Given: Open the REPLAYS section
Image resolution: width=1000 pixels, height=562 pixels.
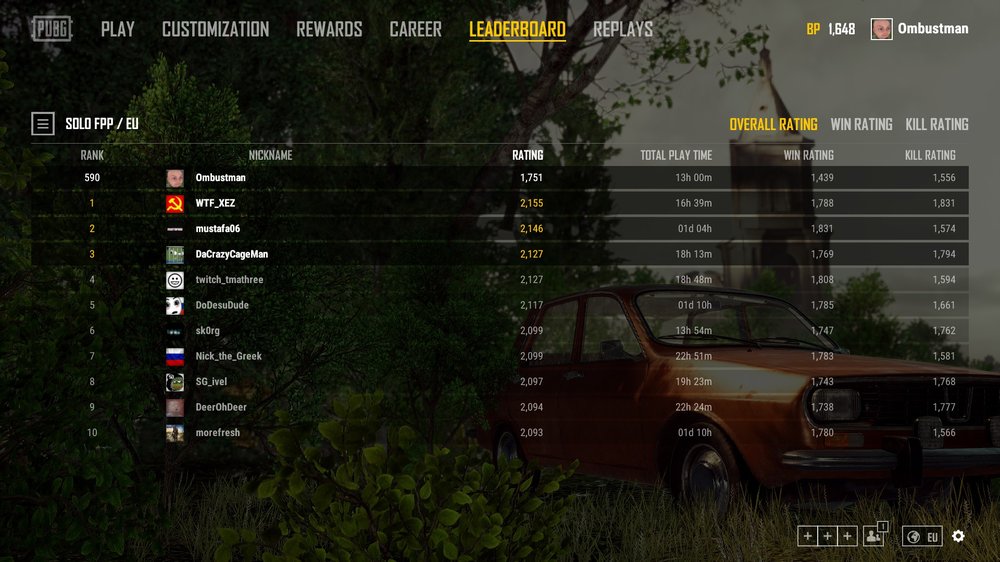Looking at the screenshot, I should coord(622,29).
